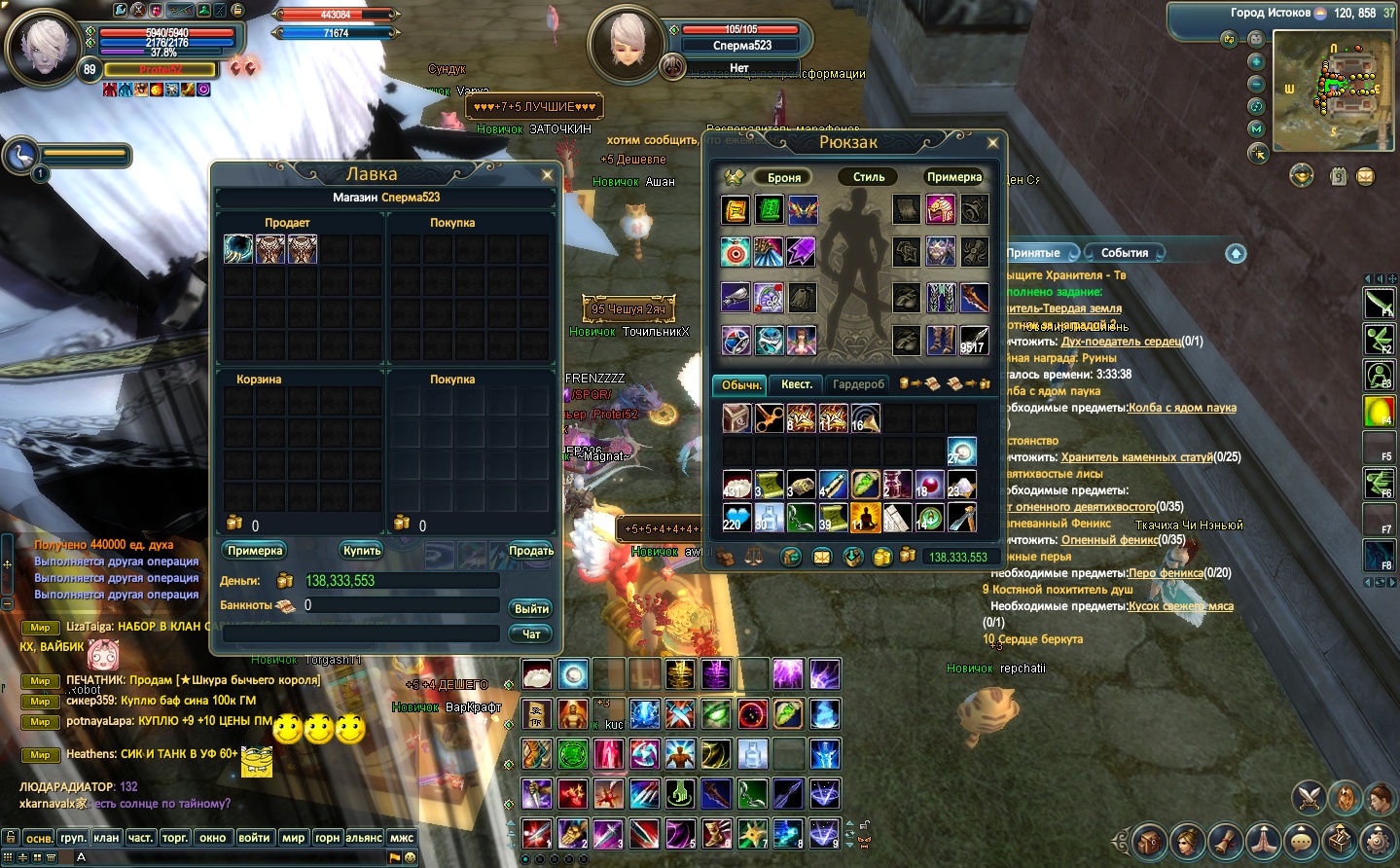Open the Примерка tab in the backpack
Viewport: 1400px width, 868px height.
(x=953, y=177)
